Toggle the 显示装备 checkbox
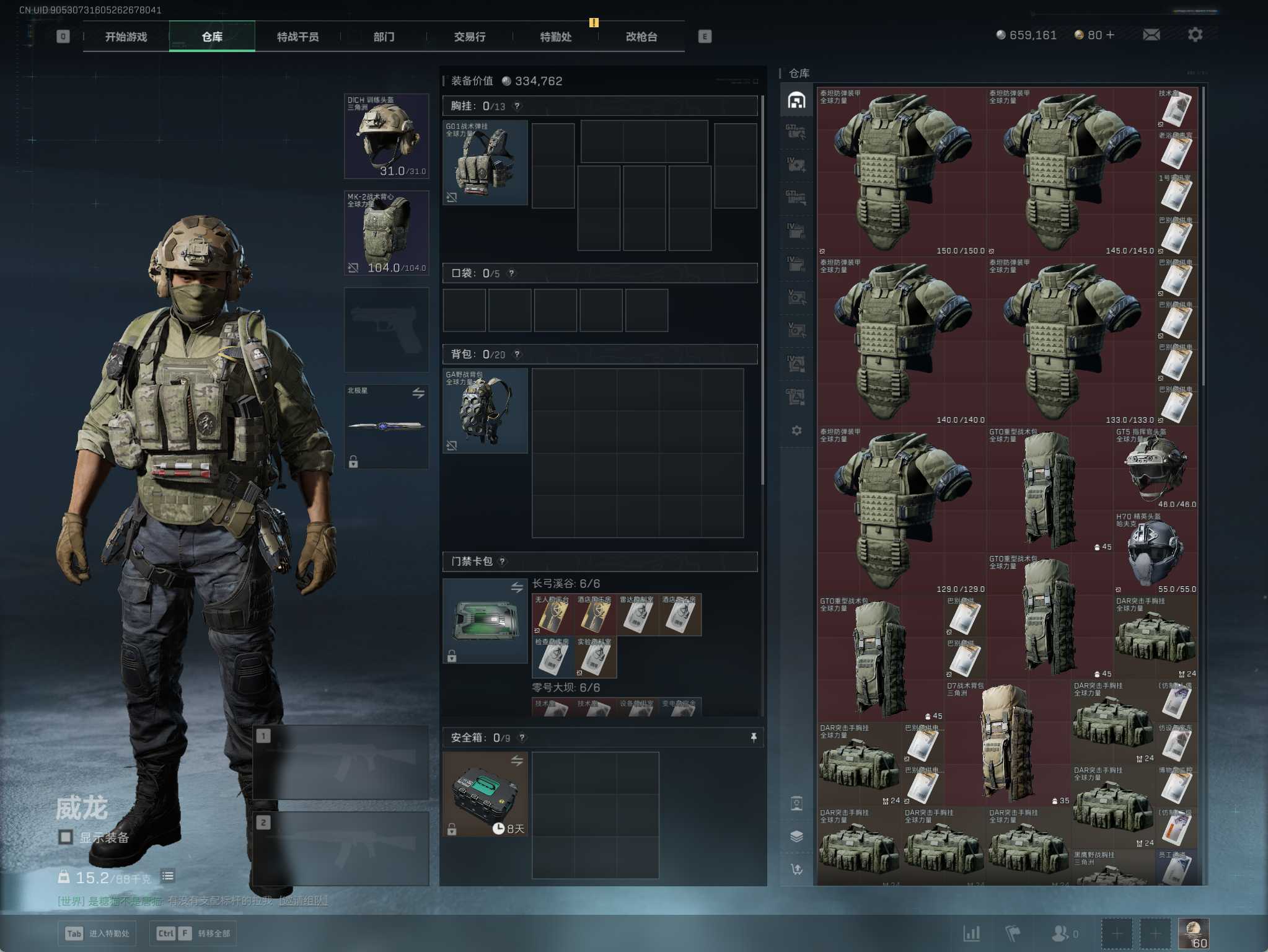This screenshot has height=952, width=1268. click(66, 837)
